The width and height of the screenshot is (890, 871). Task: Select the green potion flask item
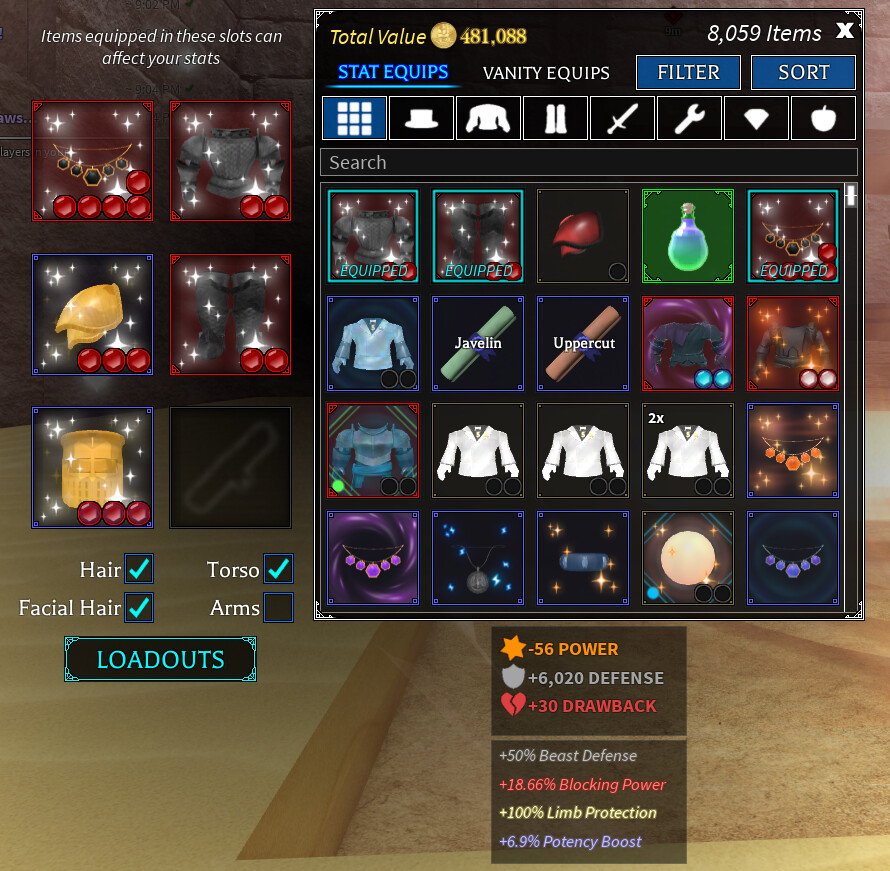click(x=687, y=236)
